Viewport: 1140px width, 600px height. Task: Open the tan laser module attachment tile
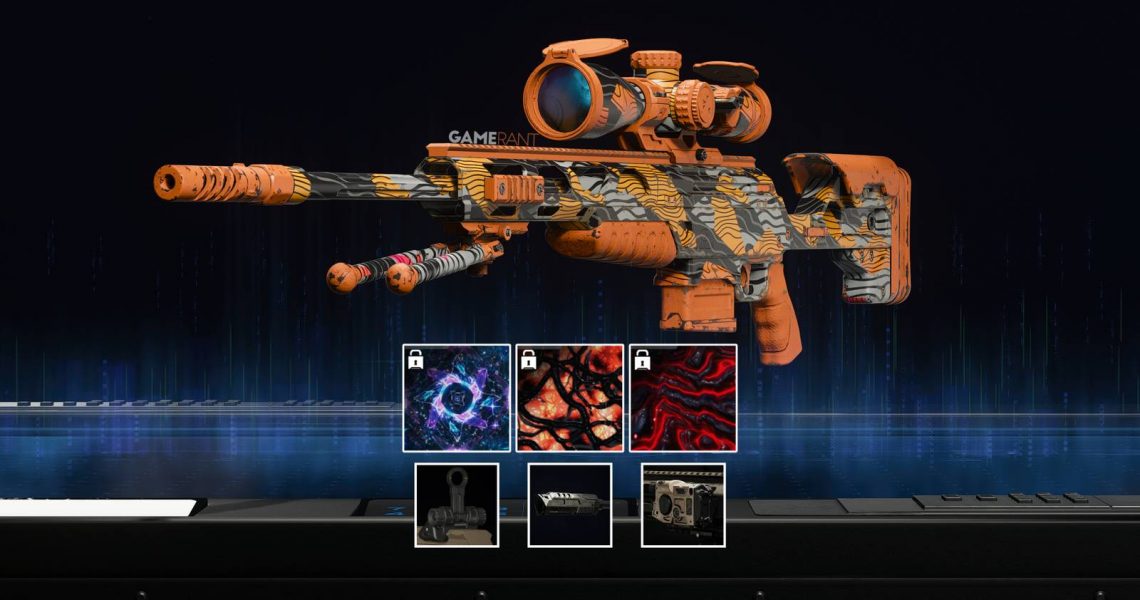[683, 505]
